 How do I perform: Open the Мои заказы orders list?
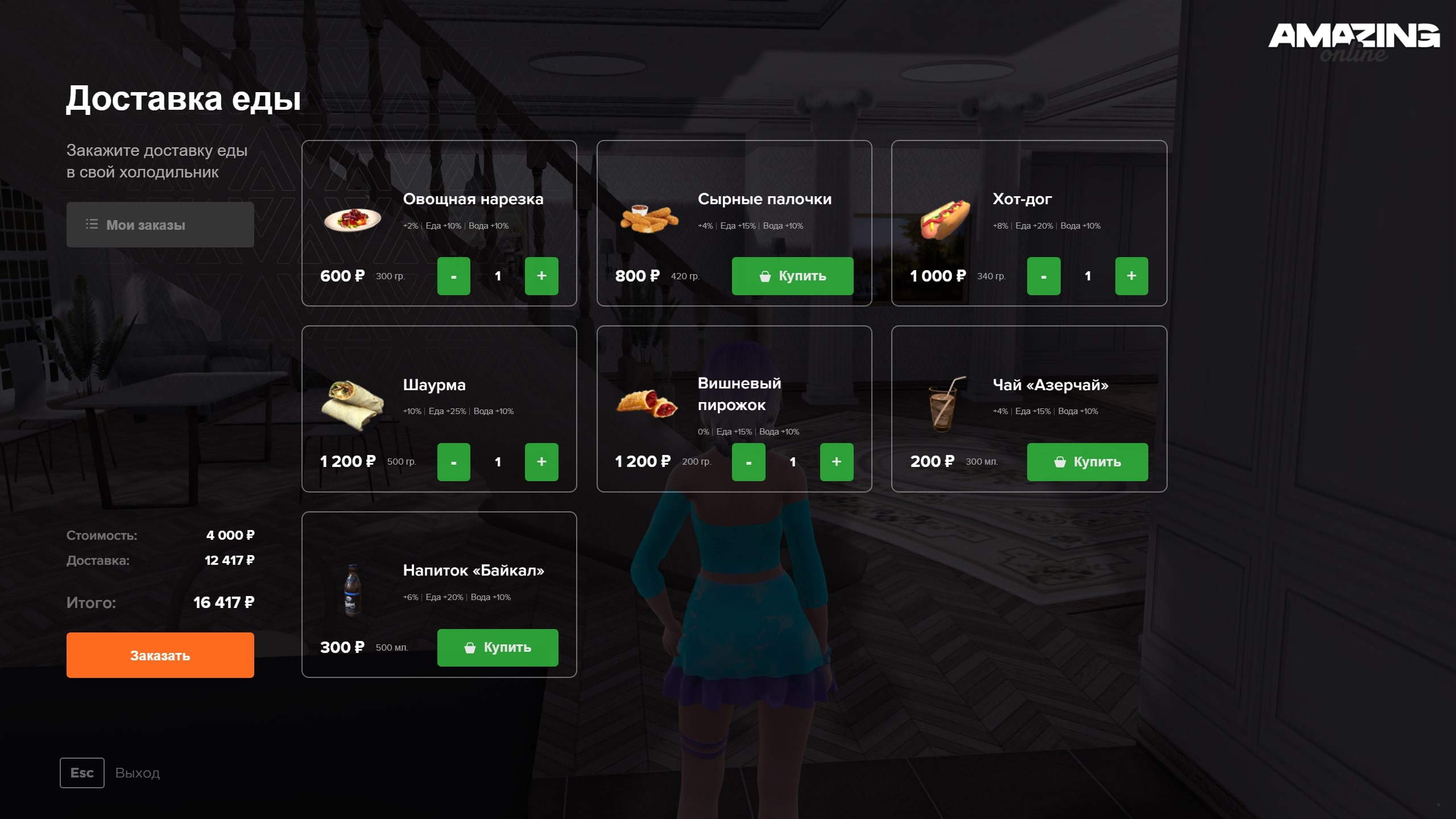pyautogui.click(x=160, y=225)
